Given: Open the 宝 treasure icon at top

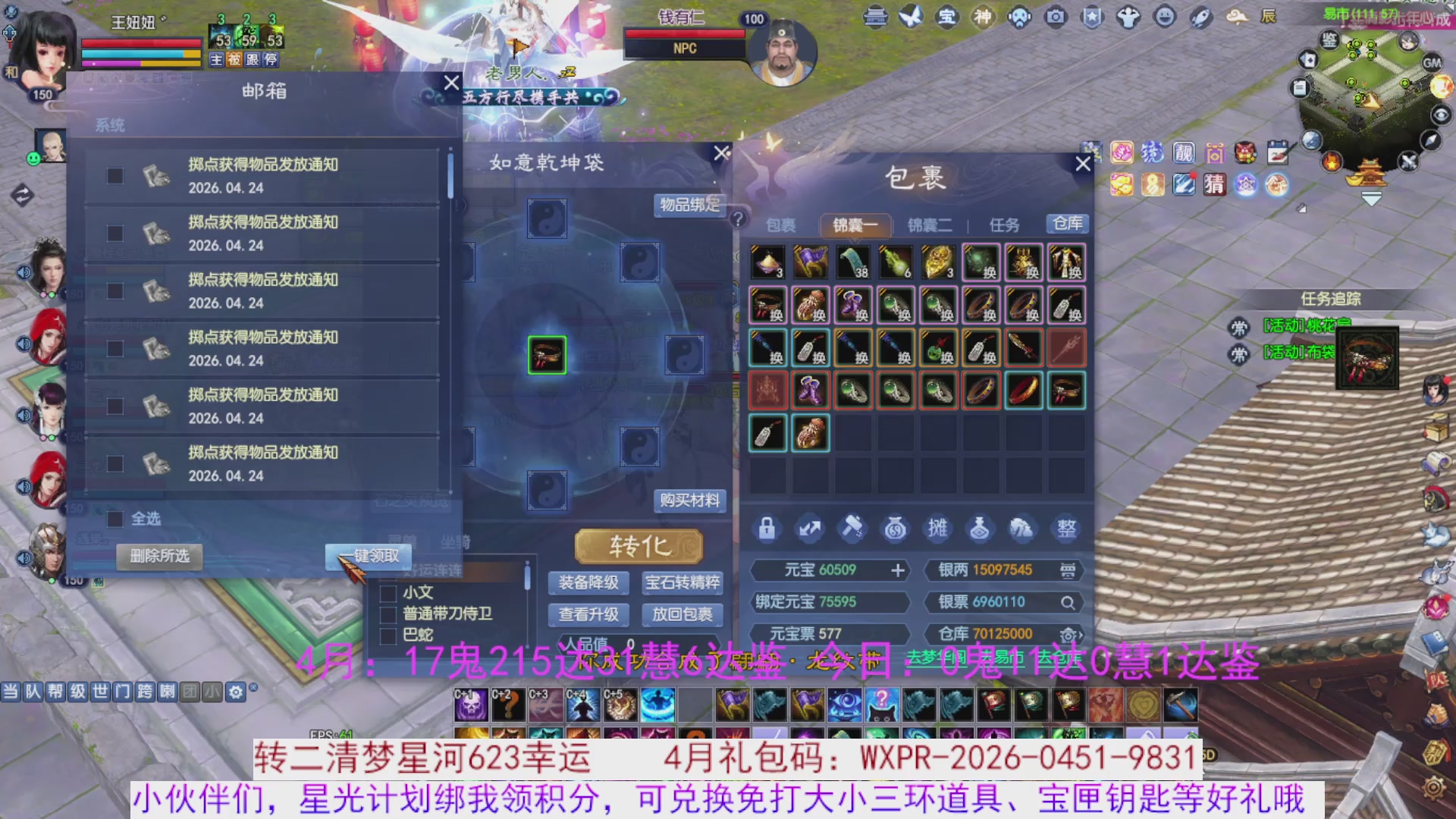Looking at the screenshot, I should [946, 17].
